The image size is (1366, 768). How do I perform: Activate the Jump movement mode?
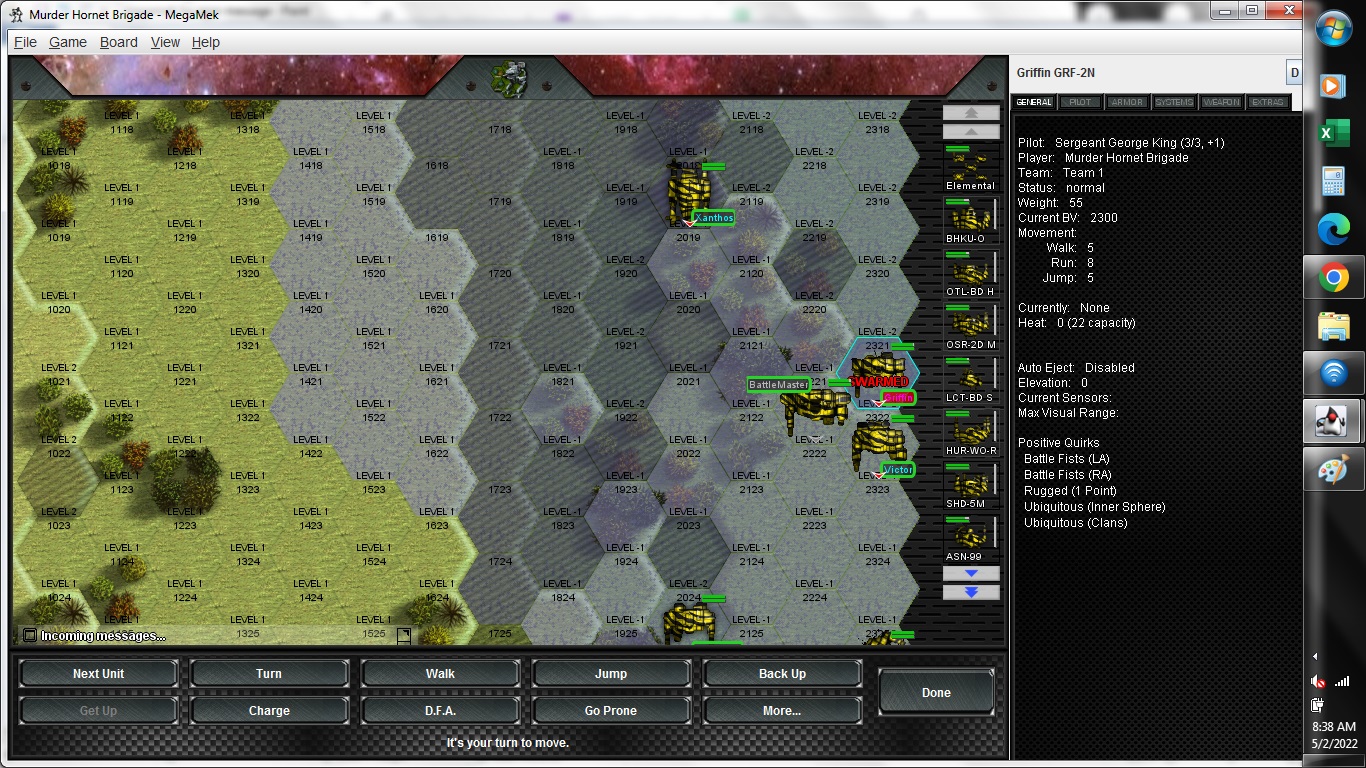click(611, 673)
